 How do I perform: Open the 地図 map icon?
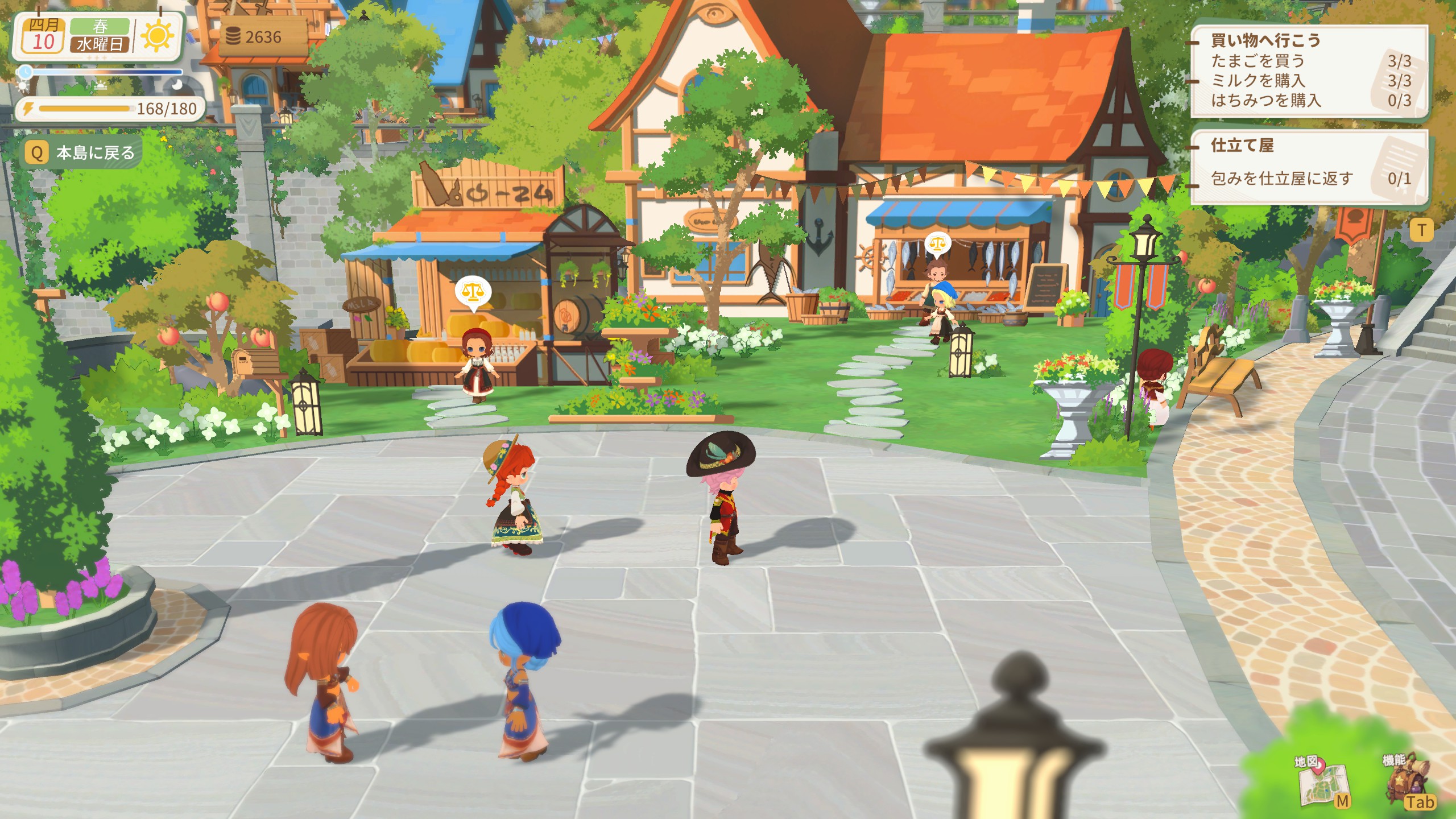point(1323,782)
